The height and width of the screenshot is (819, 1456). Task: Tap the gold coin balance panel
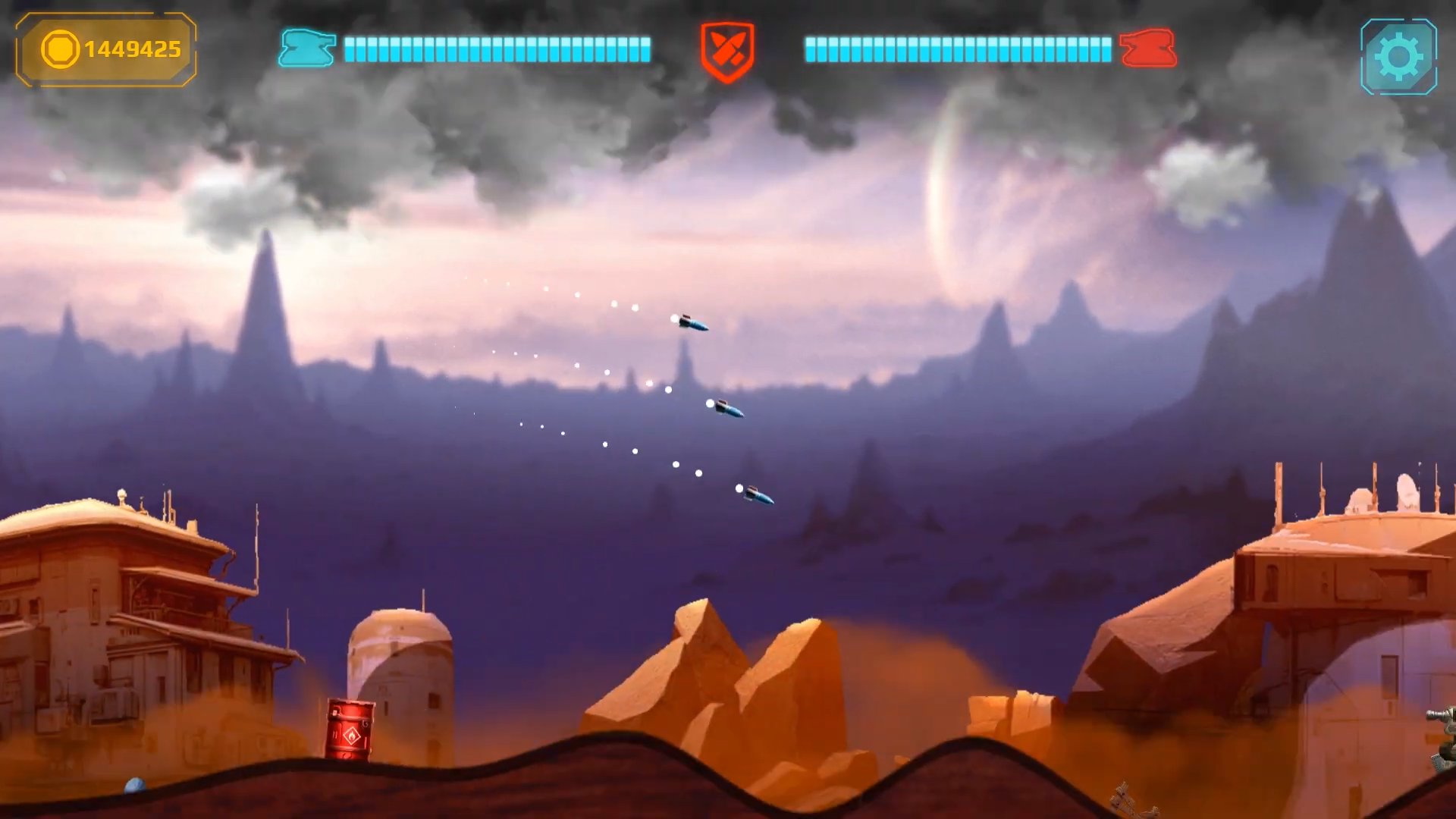point(106,50)
